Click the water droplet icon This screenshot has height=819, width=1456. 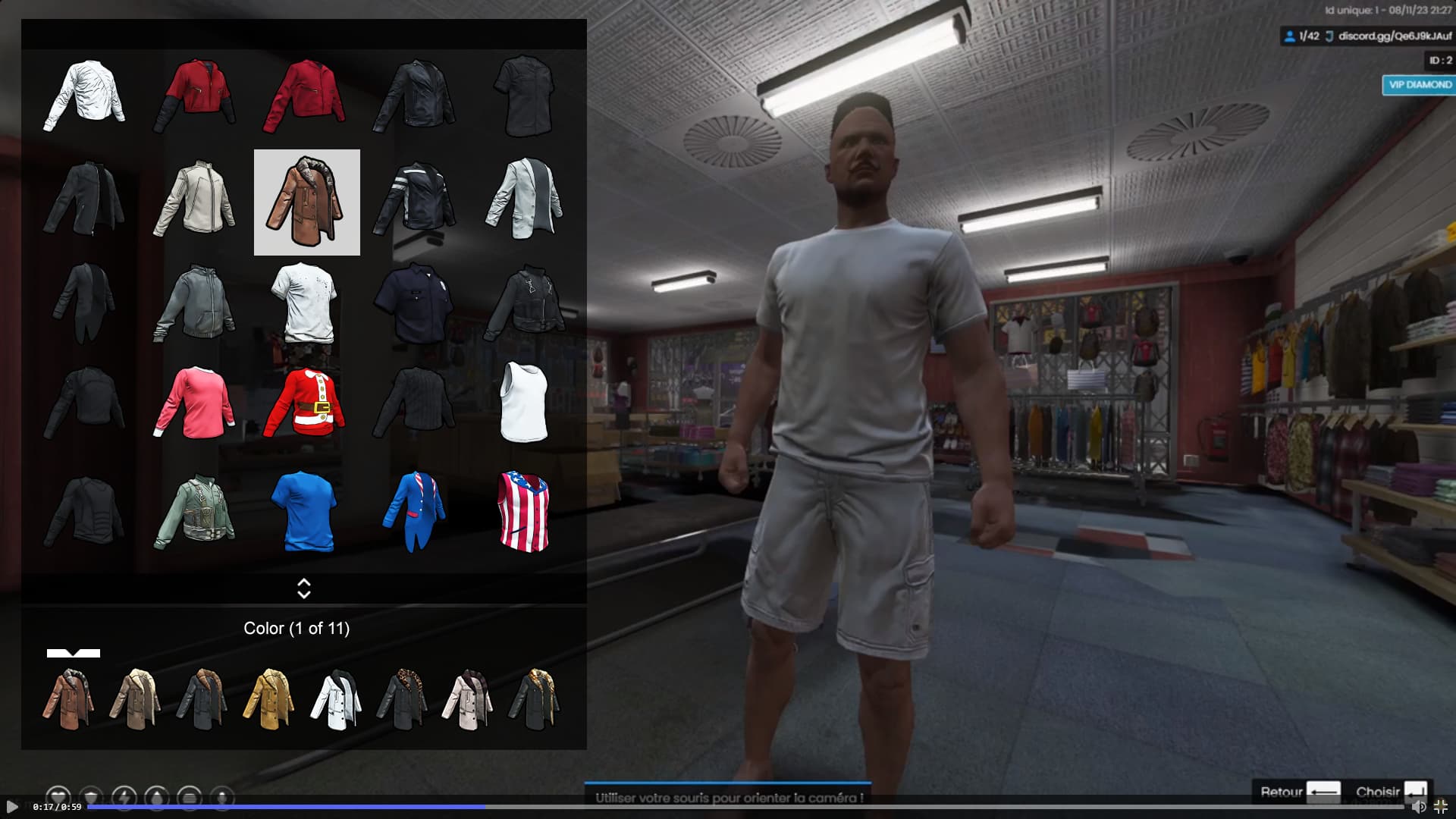(157, 796)
